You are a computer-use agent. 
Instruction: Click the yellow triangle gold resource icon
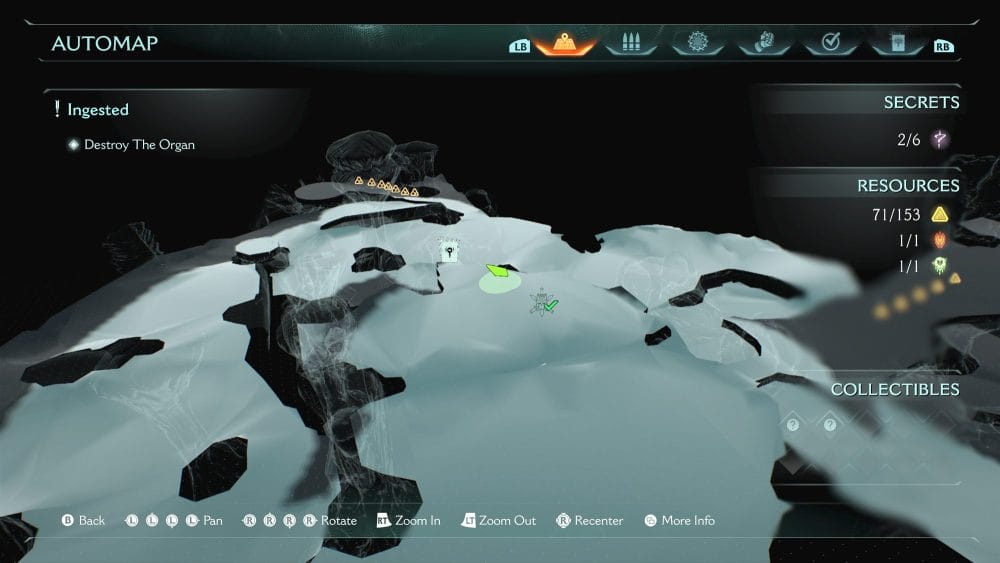939,214
